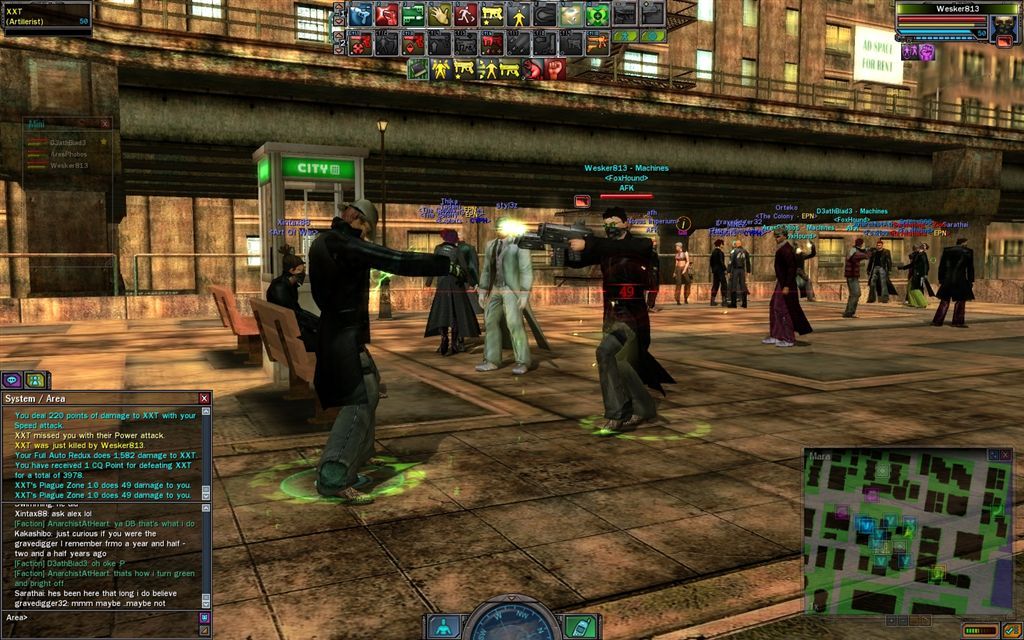Close the Mara minimap window
The image size is (1024, 640).
pyautogui.click(x=1006, y=454)
